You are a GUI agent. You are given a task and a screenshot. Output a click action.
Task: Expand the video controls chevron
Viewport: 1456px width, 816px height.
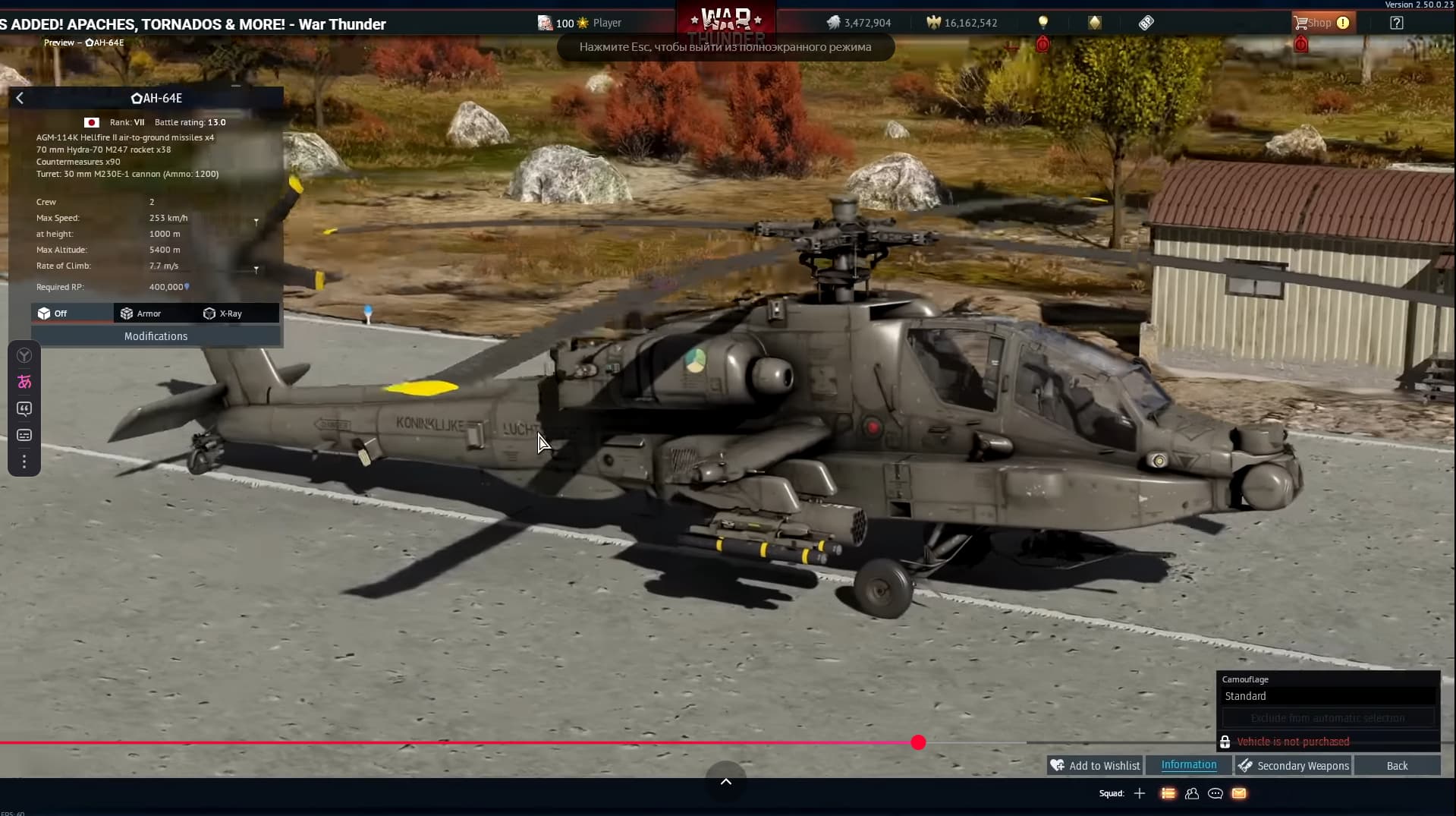[725, 781]
